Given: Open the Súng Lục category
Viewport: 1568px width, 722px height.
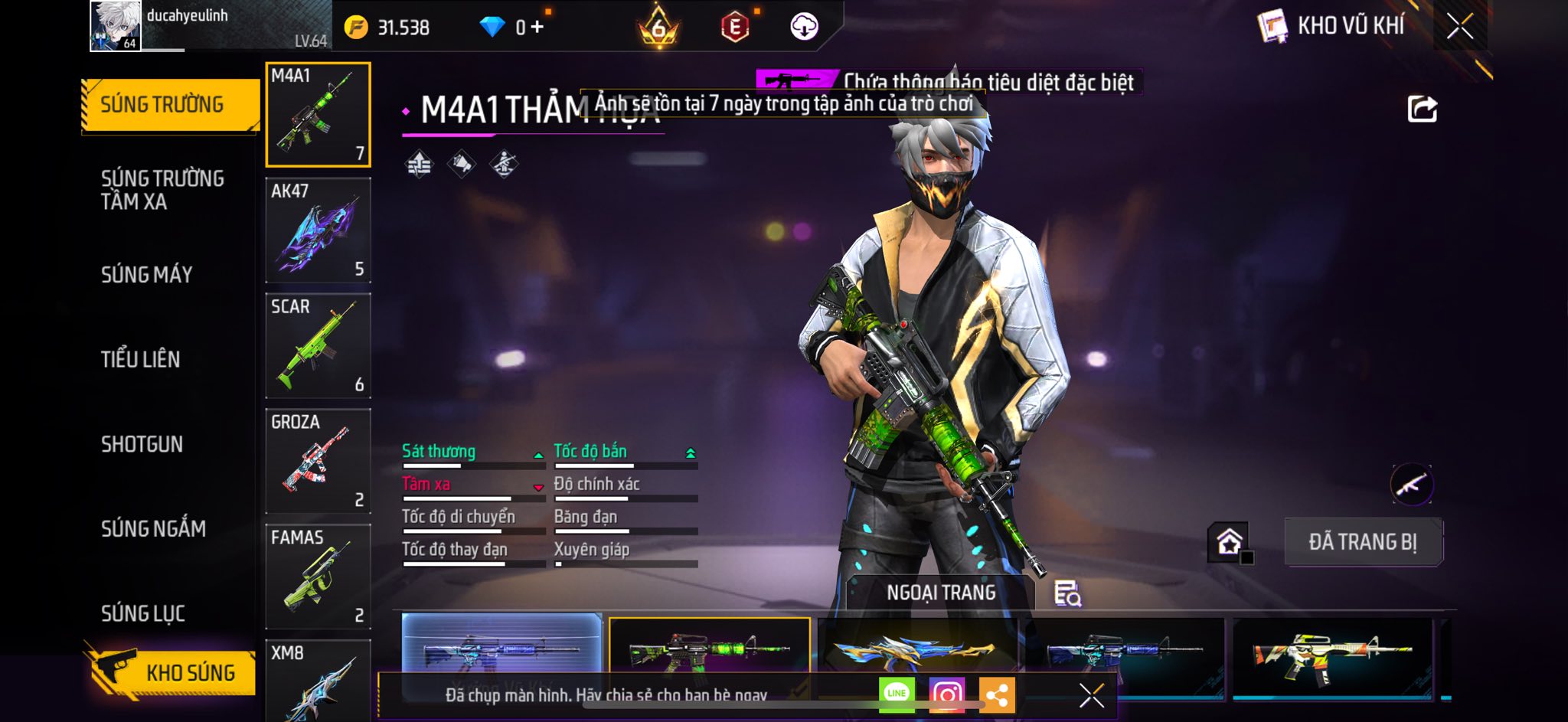Looking at the screenshot, I should [x=143, y=613].
